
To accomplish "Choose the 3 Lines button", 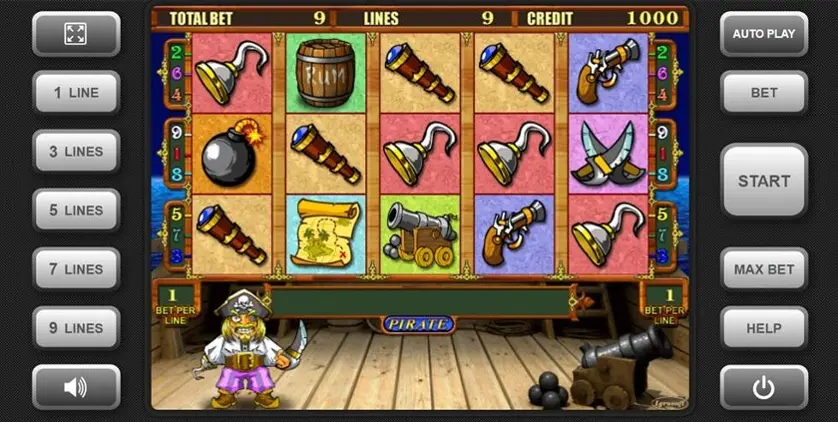I will pyautogui.click(x=76, y=152).
